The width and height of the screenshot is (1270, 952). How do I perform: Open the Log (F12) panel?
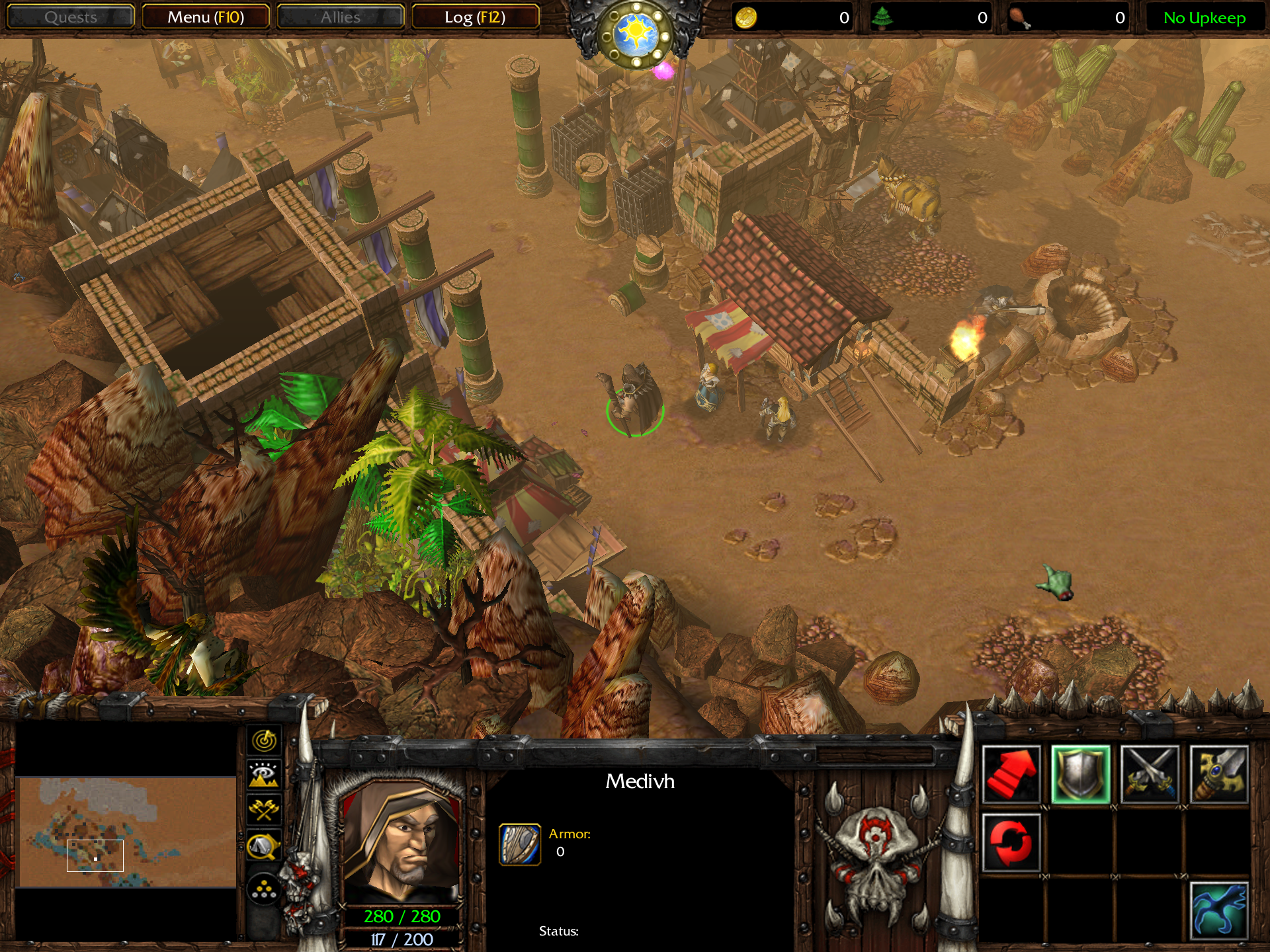475,17
